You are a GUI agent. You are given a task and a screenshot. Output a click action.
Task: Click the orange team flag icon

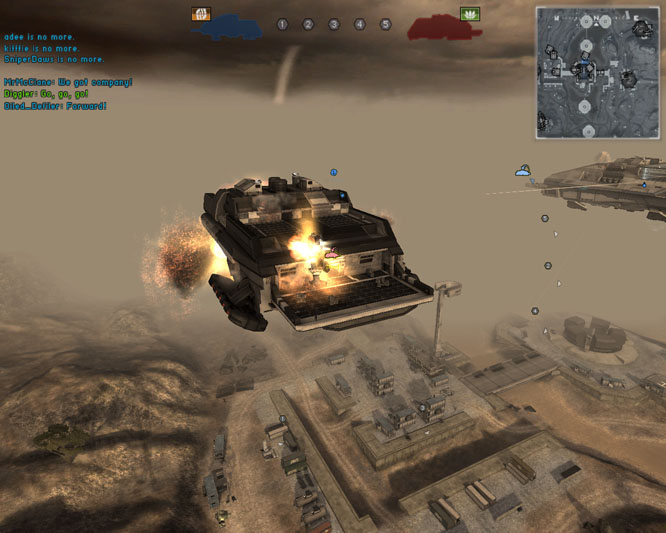click(201, 14)
